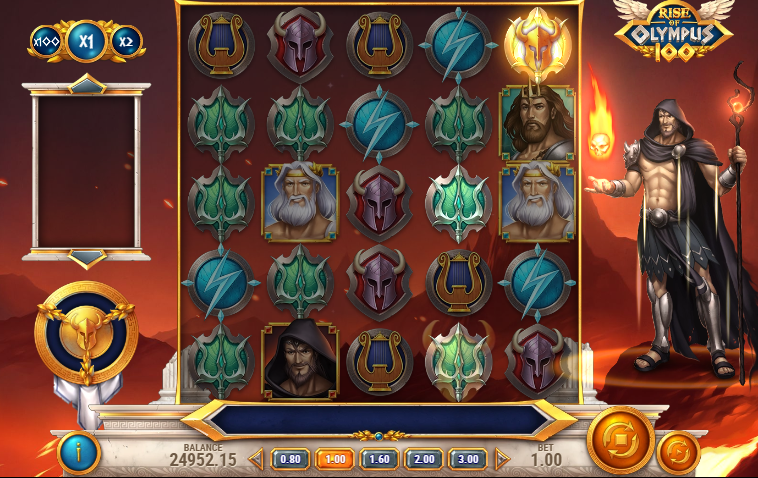Screen dimensions: 758x478
Task: Click the left arrow to lower bets
Action: 255,459
